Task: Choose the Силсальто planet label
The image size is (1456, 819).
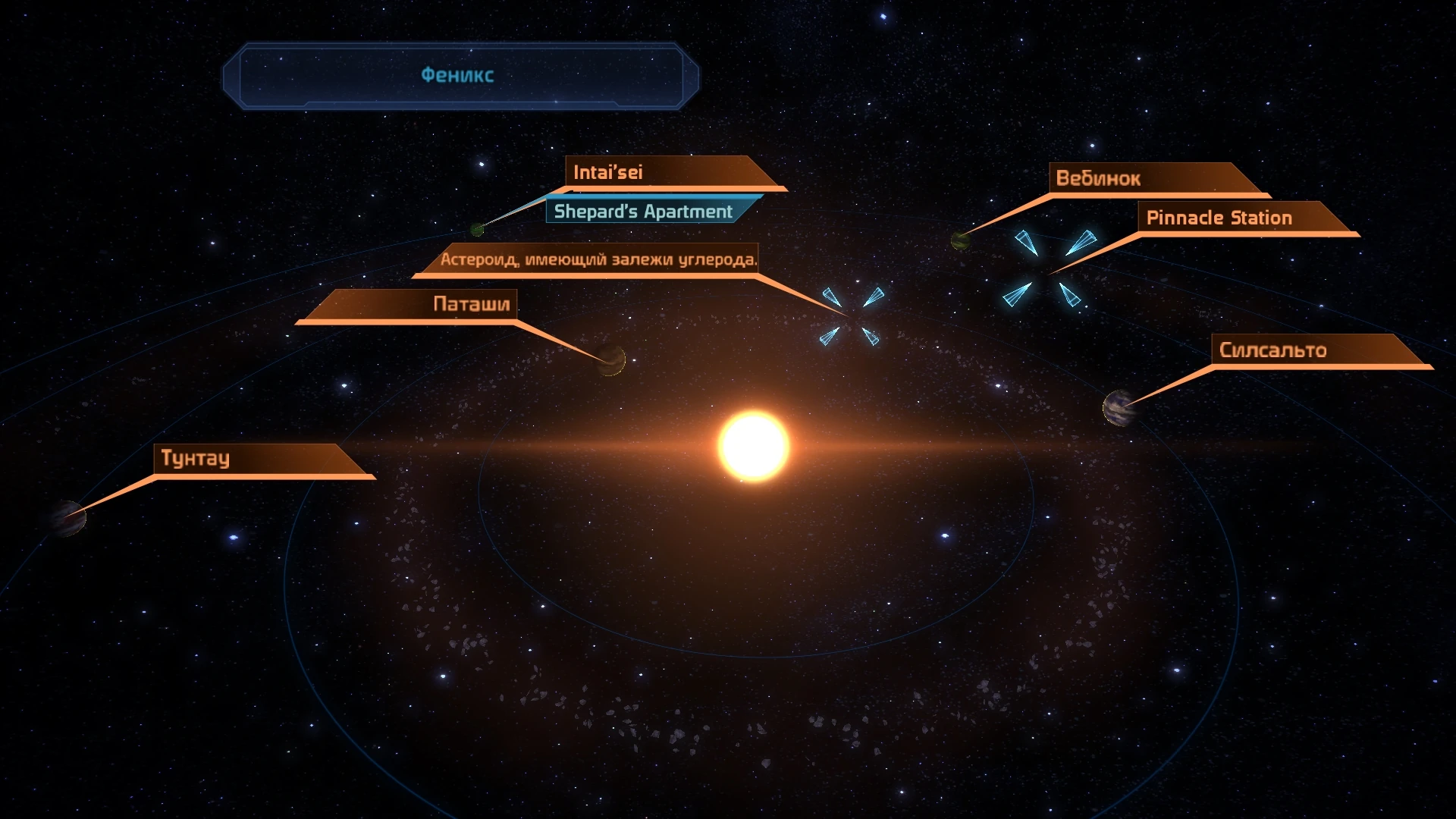Action: tap(1272, 350)
